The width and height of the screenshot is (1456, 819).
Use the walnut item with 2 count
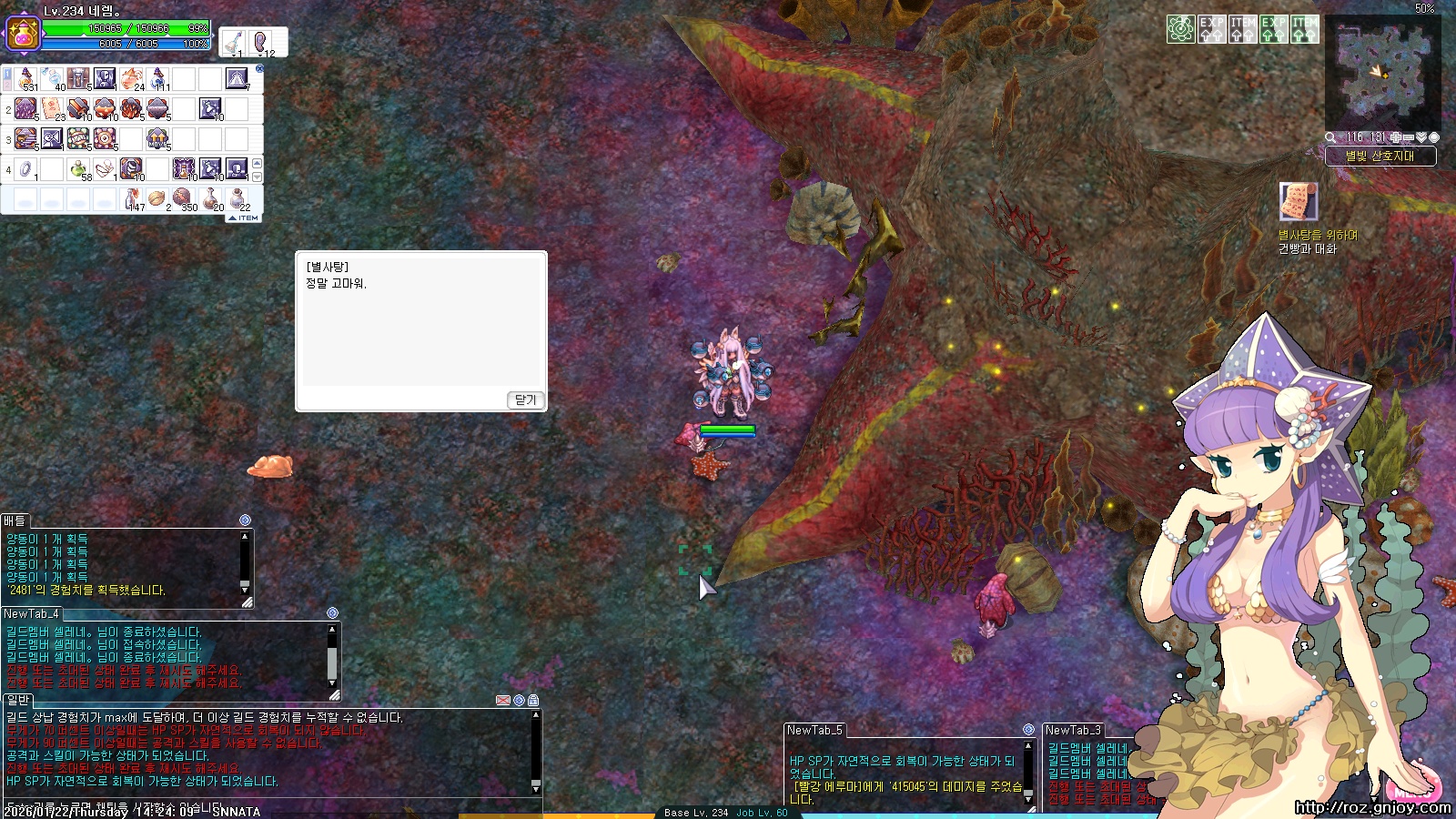(157, 198)
